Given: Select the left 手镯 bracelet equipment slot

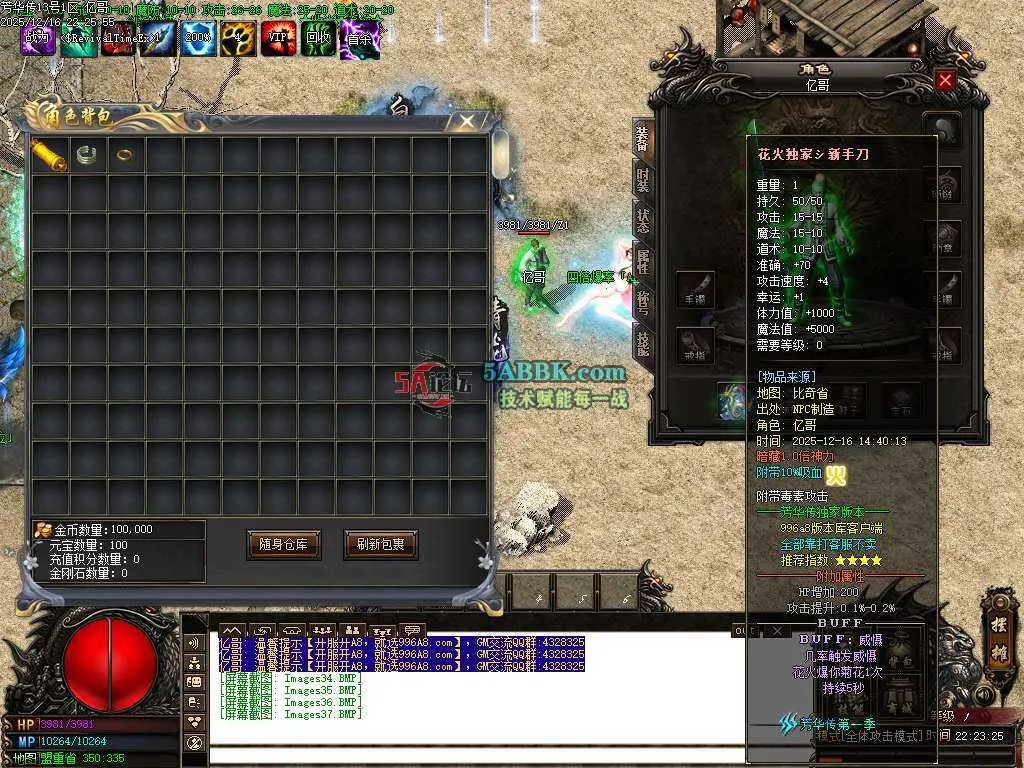Looking at the screenshot, I should click(x=695, y=289).
